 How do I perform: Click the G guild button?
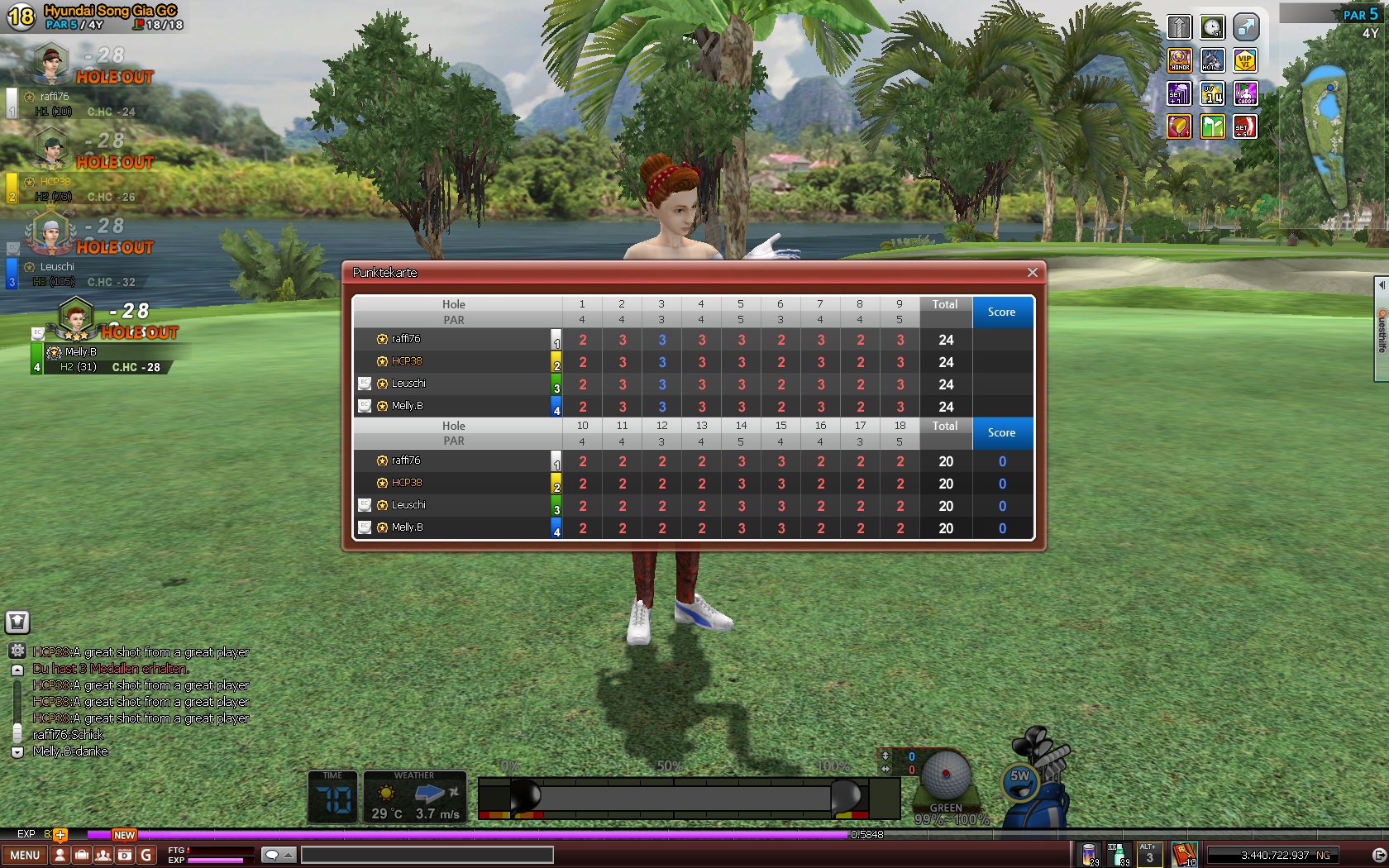point(146,856)
